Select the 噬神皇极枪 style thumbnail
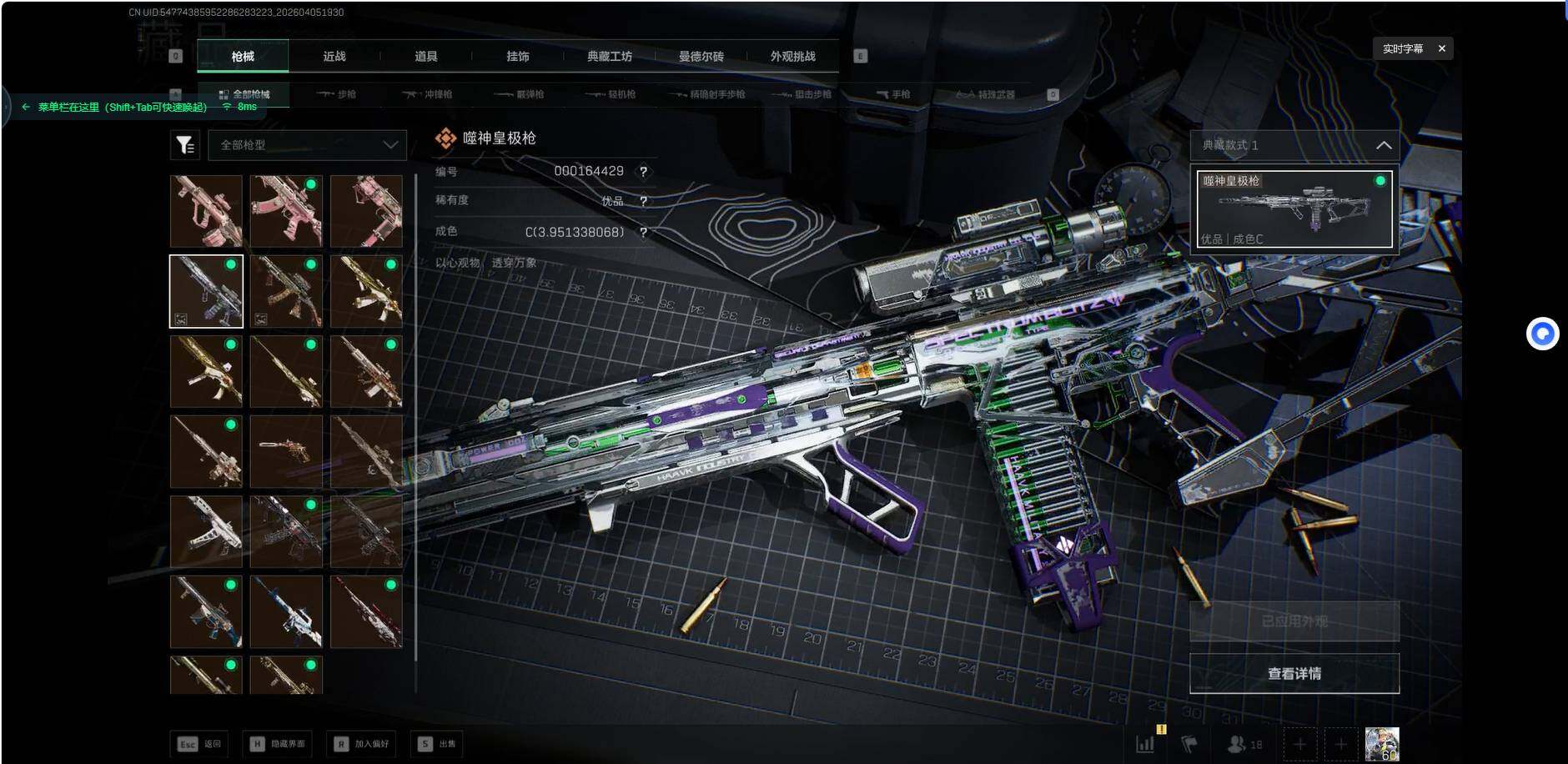1568x764 pixels. pos(1294,209)
